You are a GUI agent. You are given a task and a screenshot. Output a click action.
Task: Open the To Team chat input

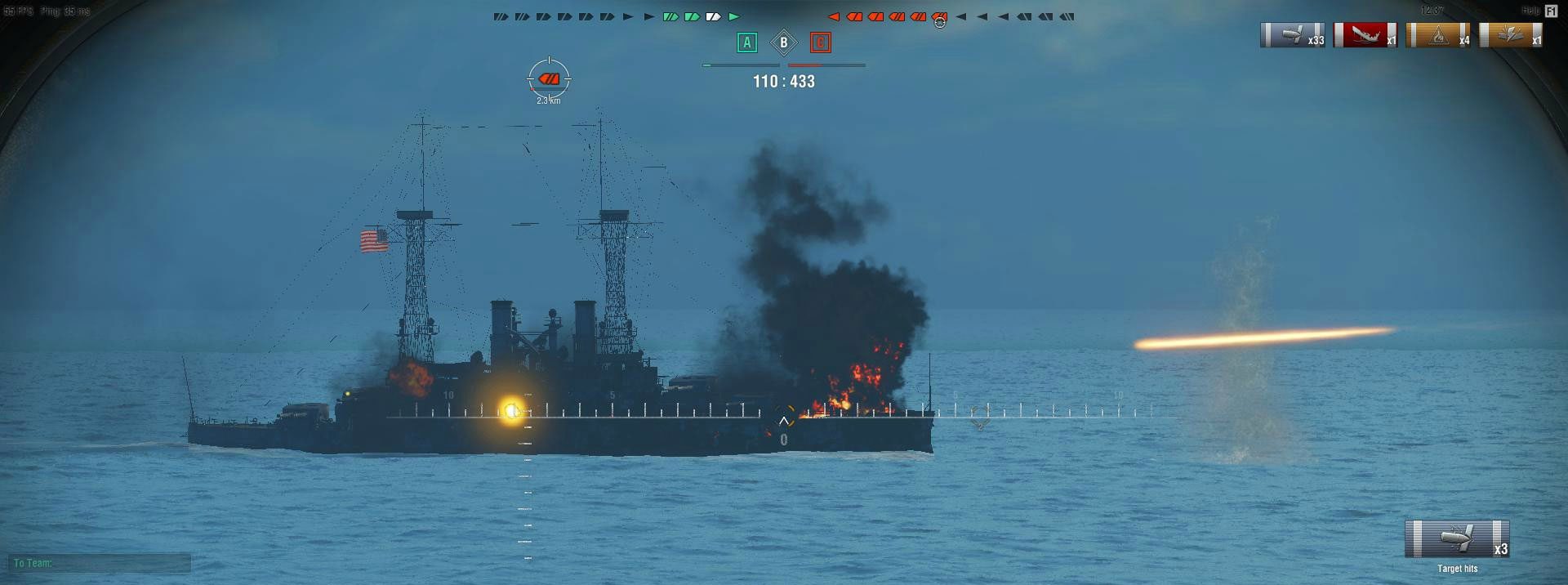[100, 563]
